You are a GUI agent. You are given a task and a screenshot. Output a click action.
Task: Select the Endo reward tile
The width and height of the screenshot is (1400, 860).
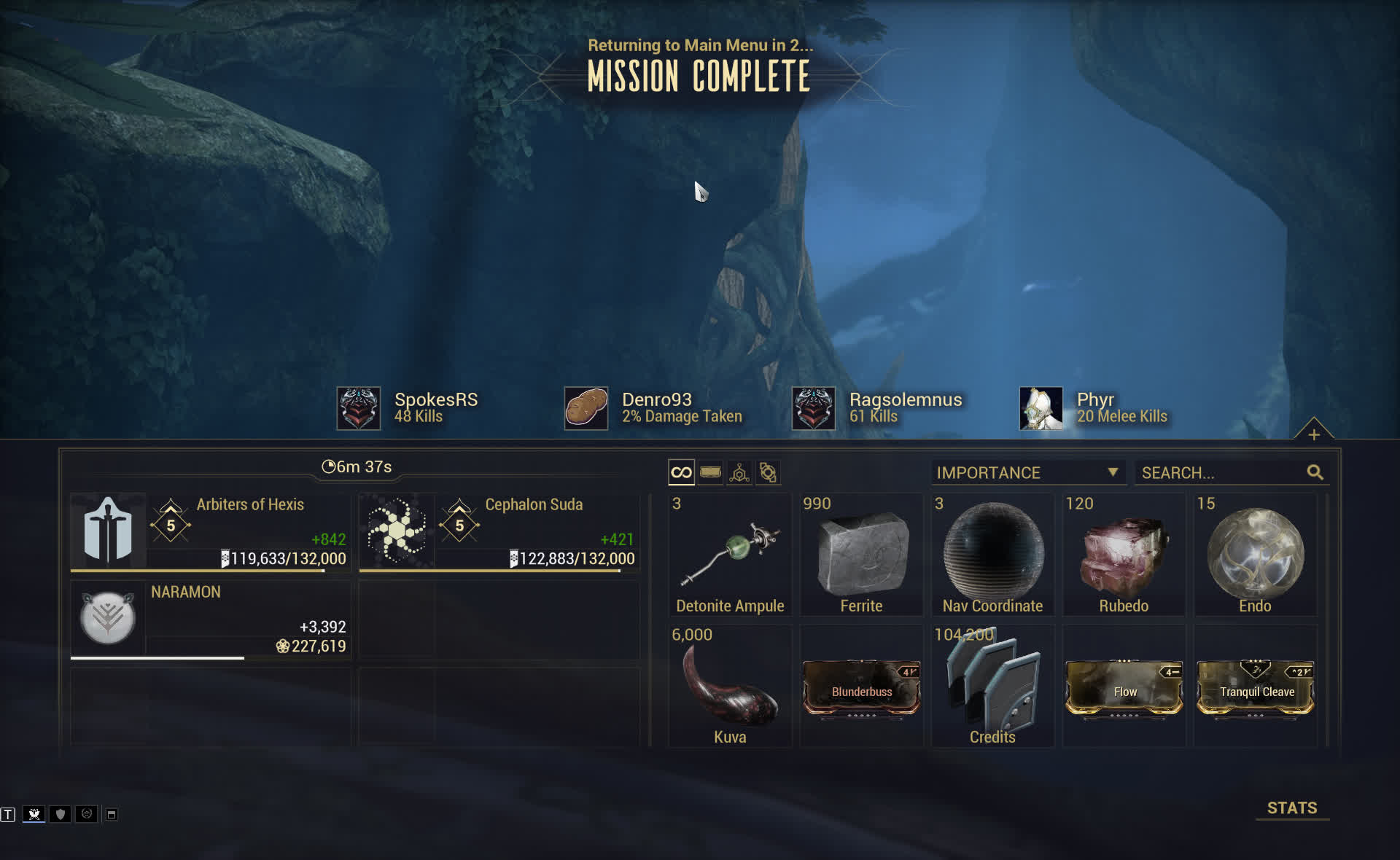point(1255,555)
